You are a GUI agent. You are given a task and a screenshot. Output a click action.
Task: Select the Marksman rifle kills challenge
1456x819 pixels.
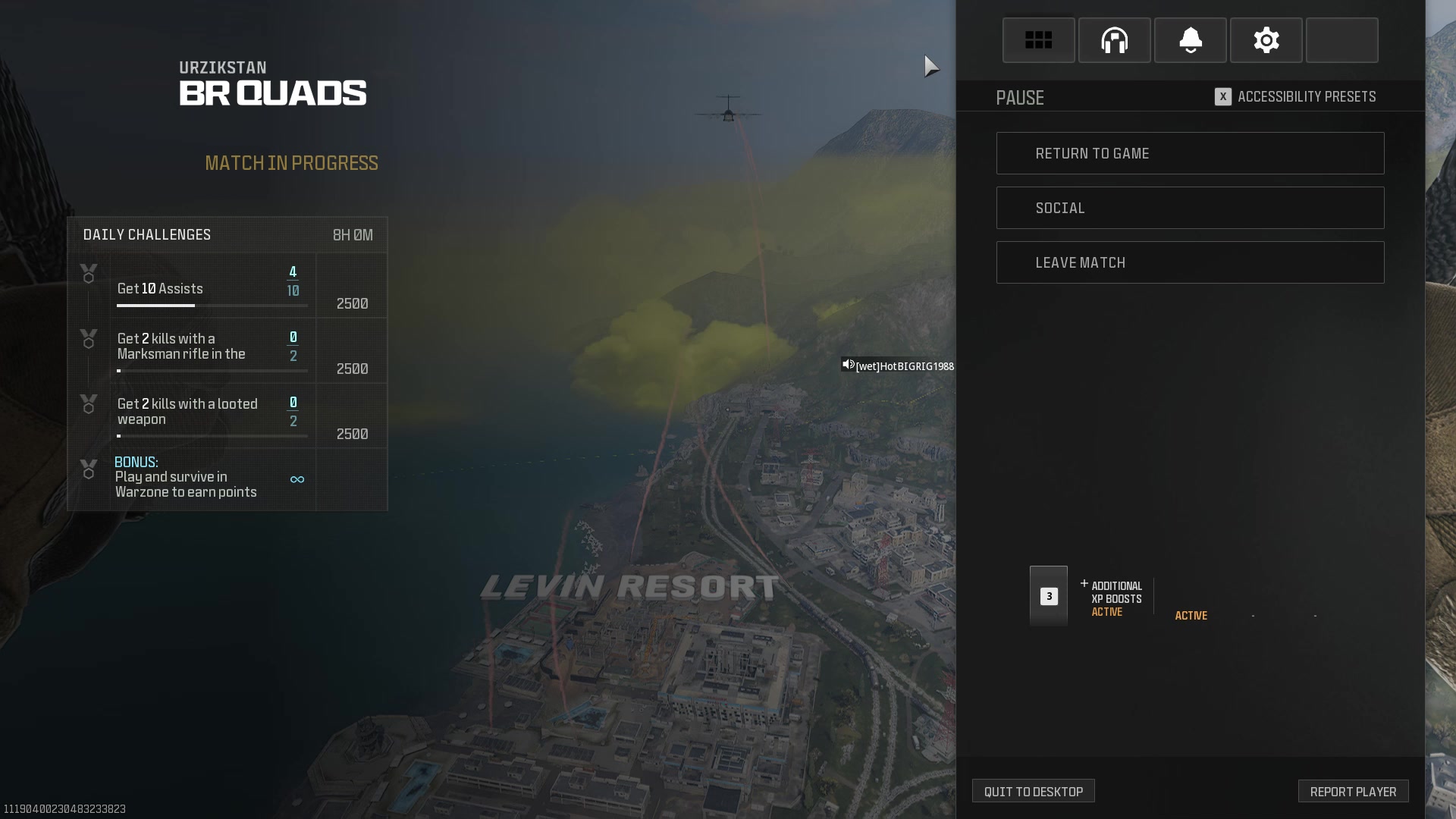(212, 351)
